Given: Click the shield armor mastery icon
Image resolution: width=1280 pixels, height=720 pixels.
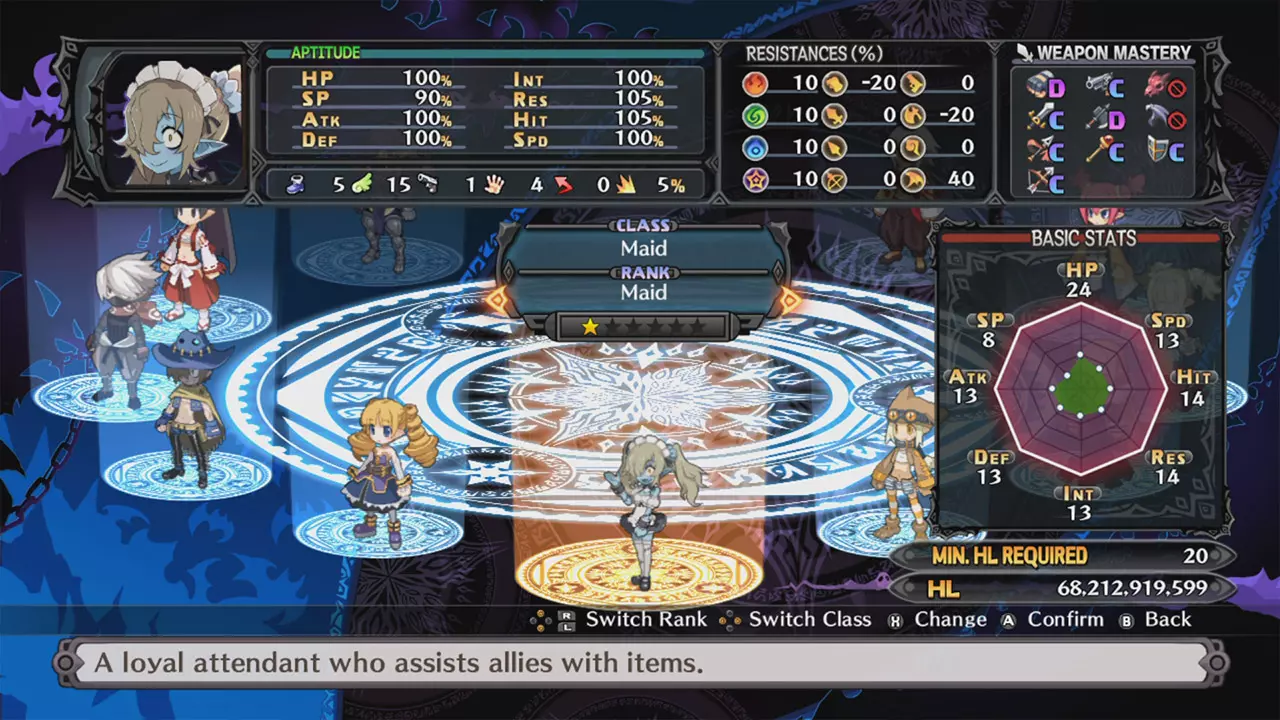Looking at the screenshot, I should click(1158, 150).
